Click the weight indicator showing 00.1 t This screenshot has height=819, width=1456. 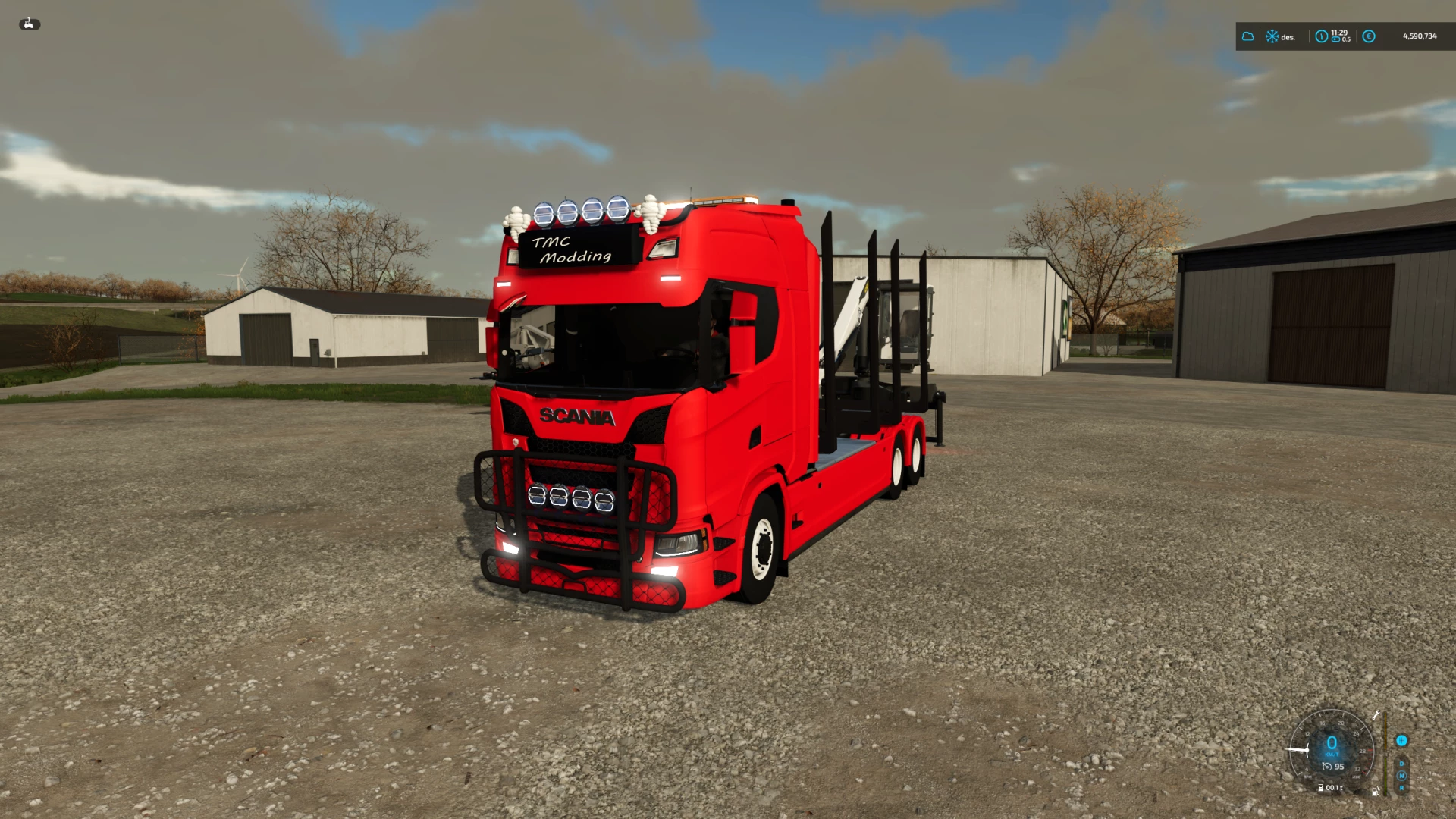(x=1331, y=787)
